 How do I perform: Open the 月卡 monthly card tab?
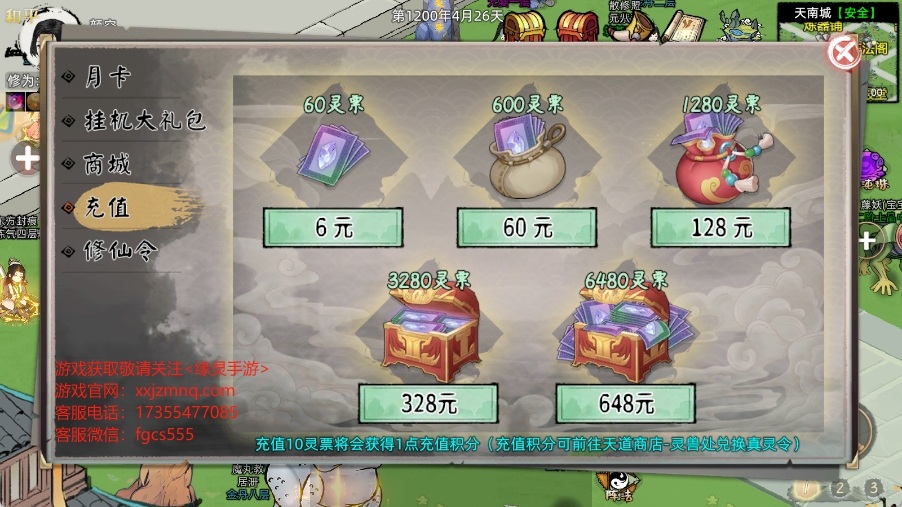[108, 76]
